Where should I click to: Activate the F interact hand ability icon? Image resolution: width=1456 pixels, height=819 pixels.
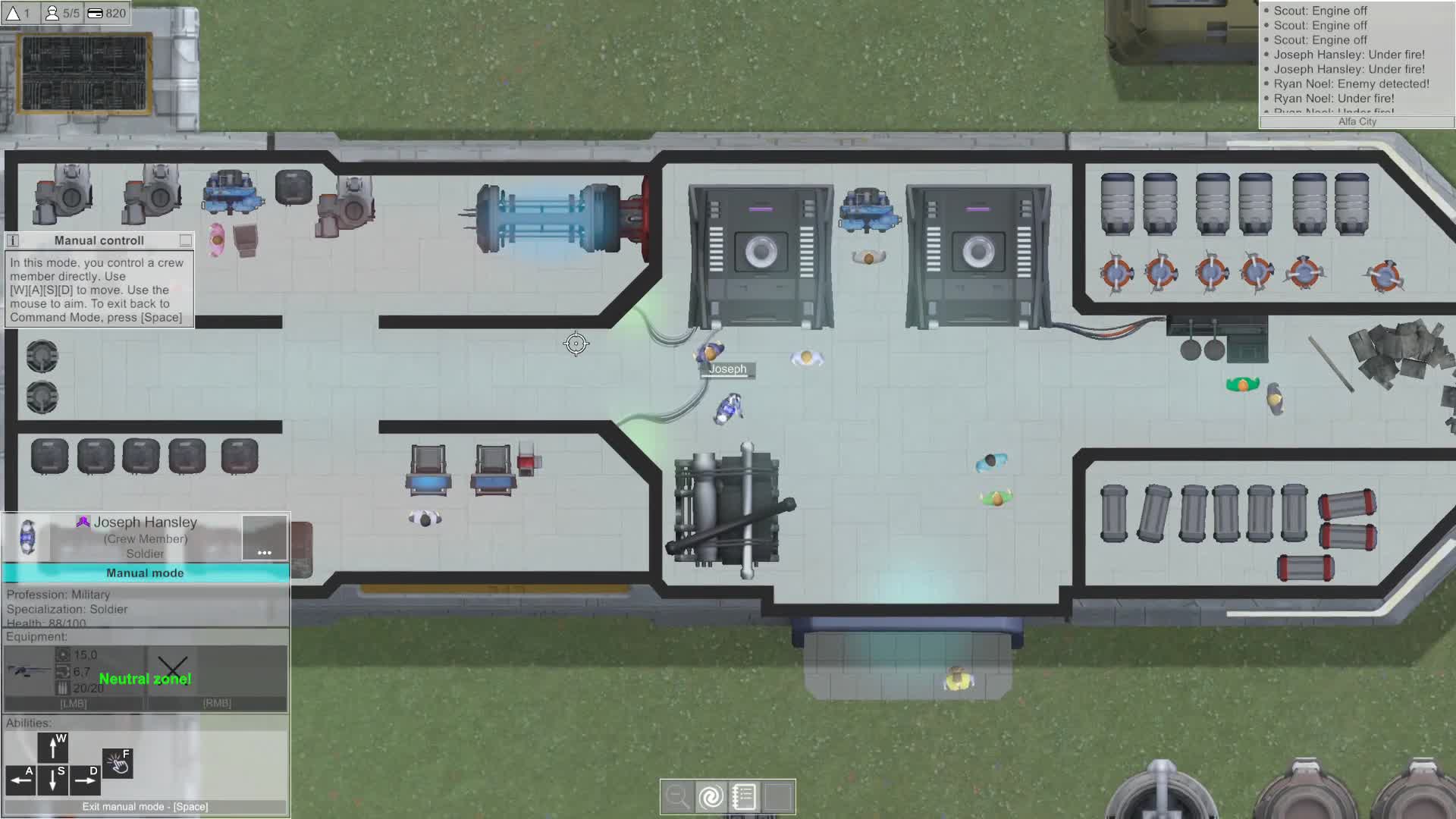(x=118, y=763)
